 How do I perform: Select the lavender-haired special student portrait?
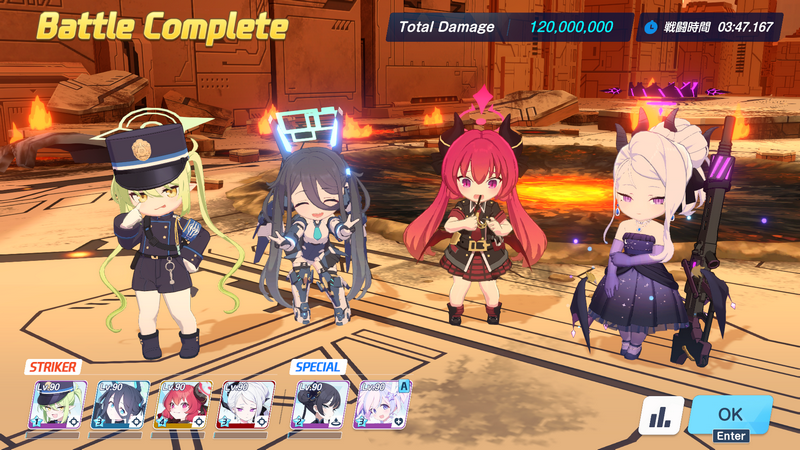click(x=381, y=405)
